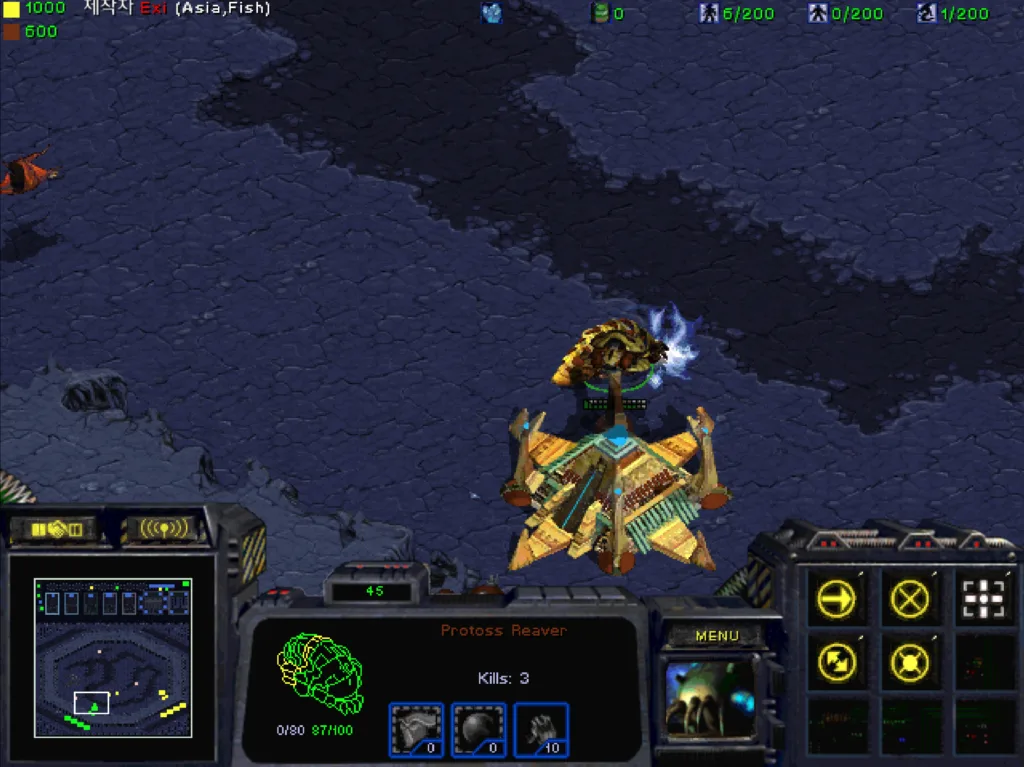Screen dimensions: 1024x767
Task: Activate the Hold Position command
Action: [909, 660]
